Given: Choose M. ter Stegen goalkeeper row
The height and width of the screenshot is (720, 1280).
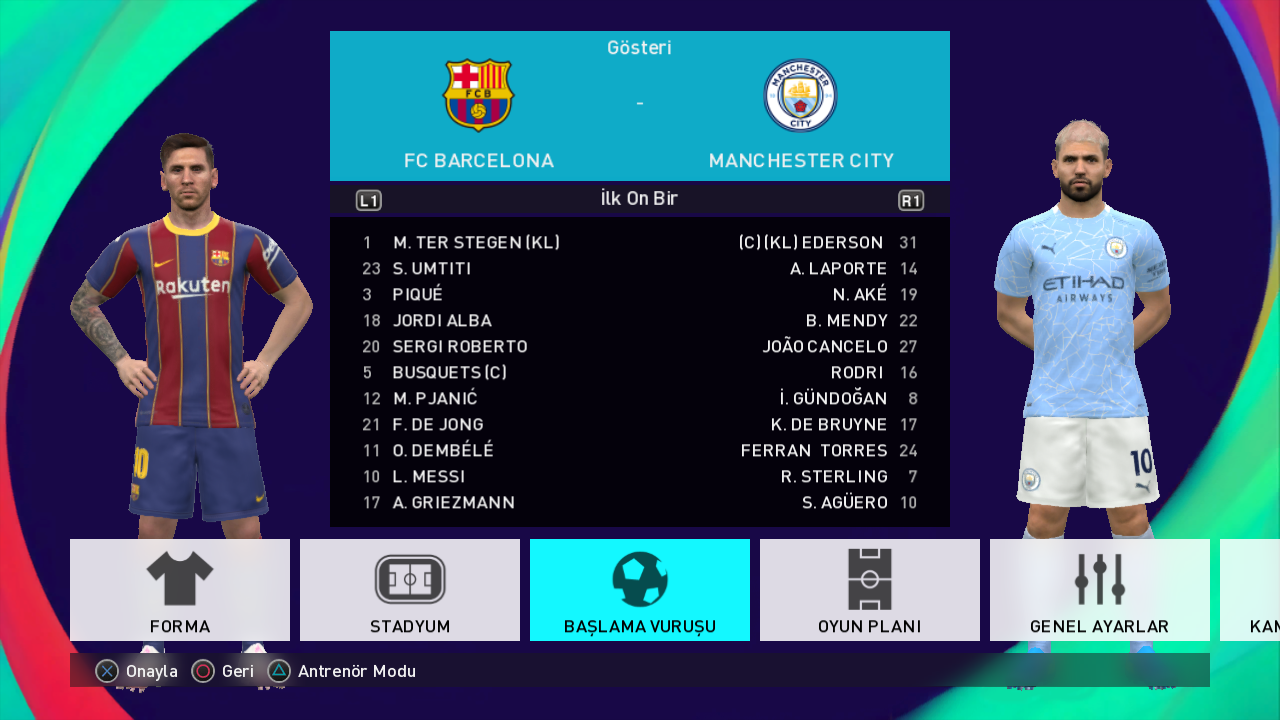Looking at the screenshot, I should [x=476, y=243].
